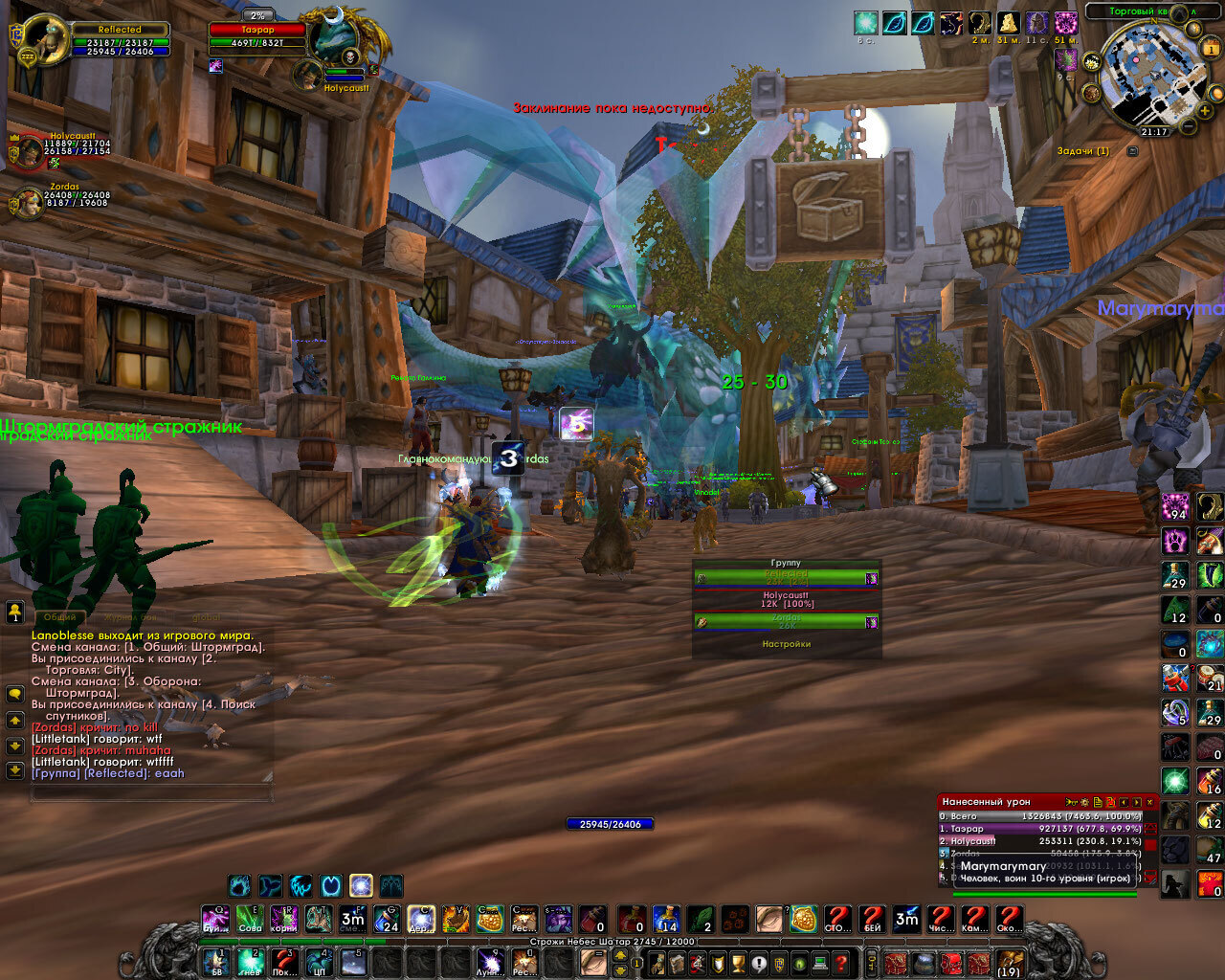Click the minimap zoom-in plus button
Screen dimensions: 1225x980
click(x=1205, y=112)
